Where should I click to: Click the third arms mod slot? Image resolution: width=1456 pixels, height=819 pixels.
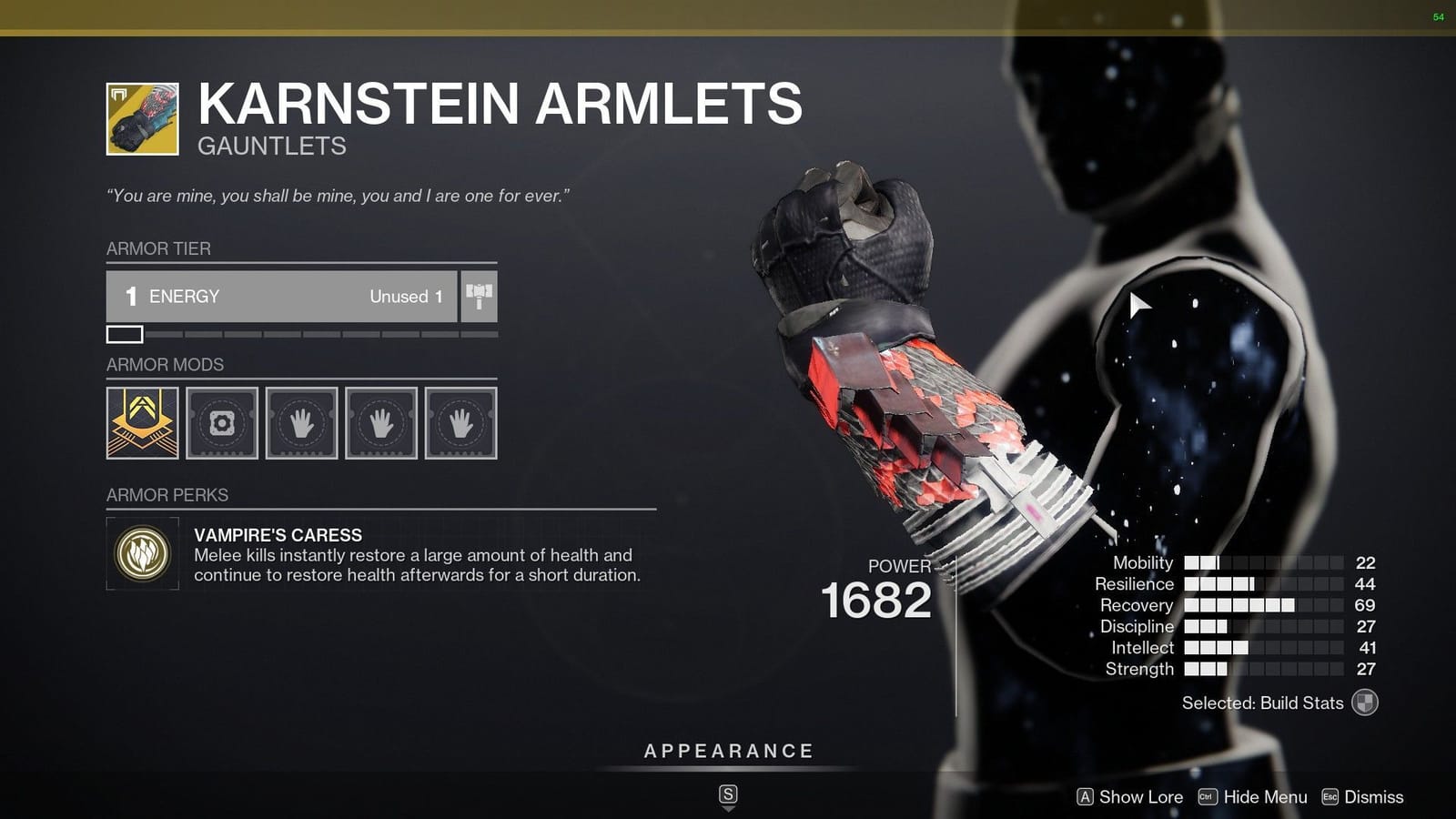click(x=460, y=423)
